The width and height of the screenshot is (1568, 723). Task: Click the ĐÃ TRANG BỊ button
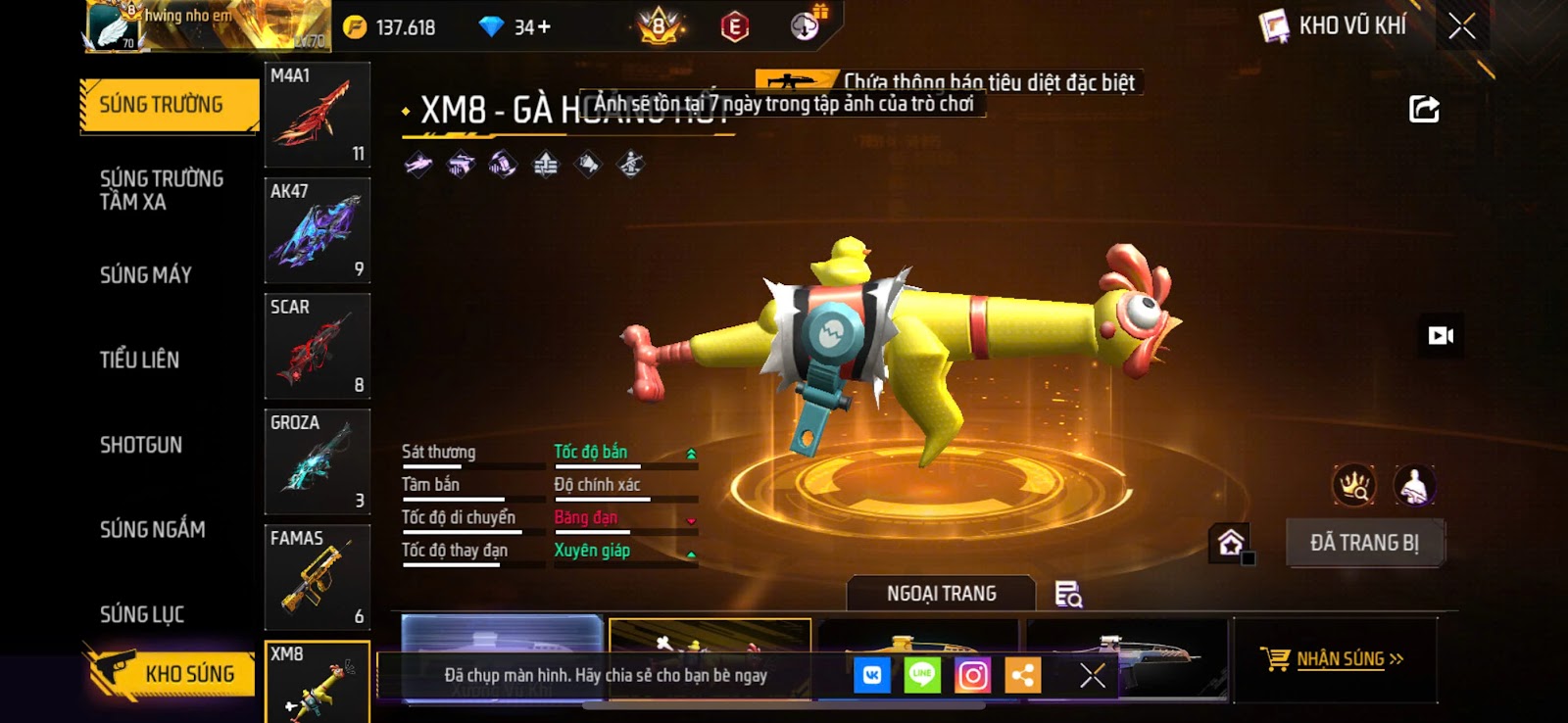[x=1364, y=543]
